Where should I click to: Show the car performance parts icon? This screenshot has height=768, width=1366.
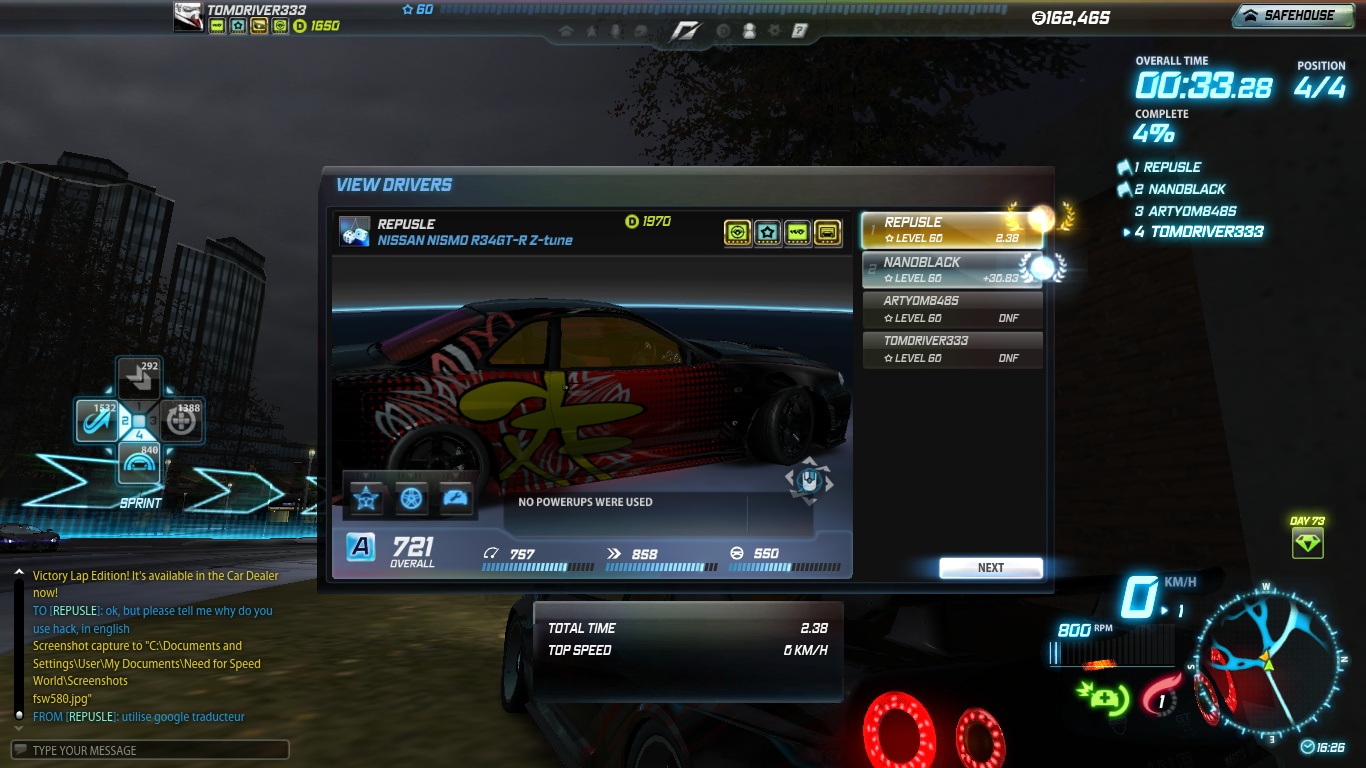(456, 498)
